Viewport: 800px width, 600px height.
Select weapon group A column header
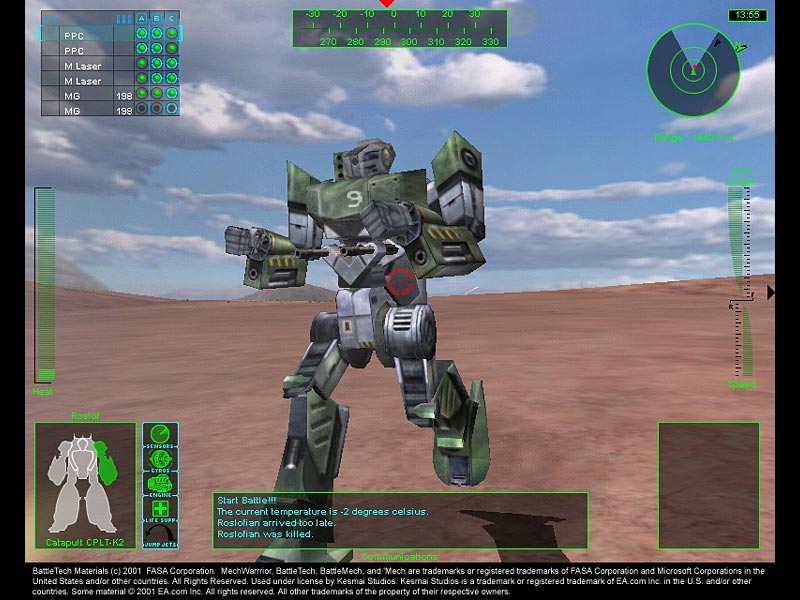pos(142,18)
